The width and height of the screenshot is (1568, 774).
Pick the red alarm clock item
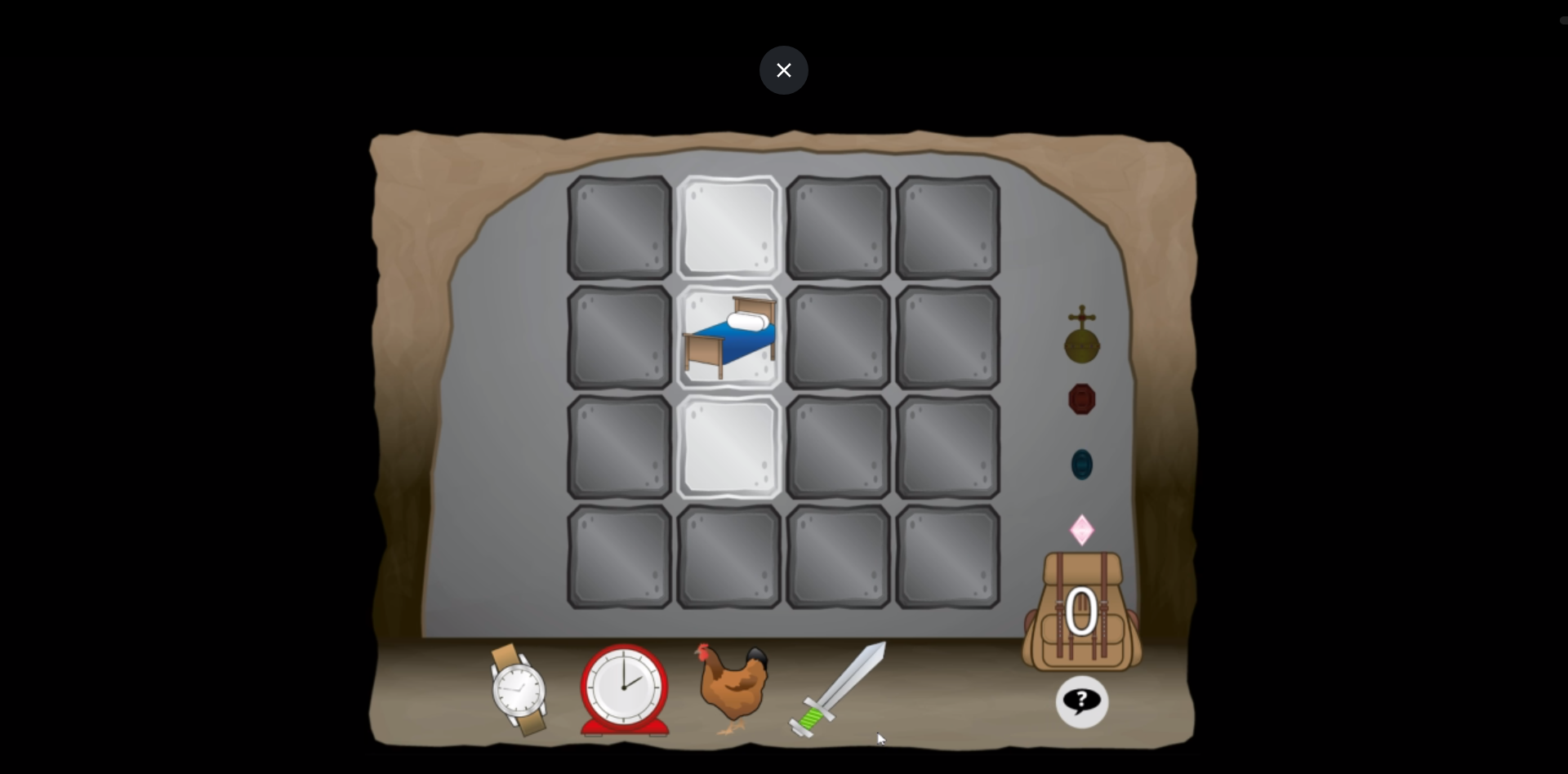tap(623, 690)
